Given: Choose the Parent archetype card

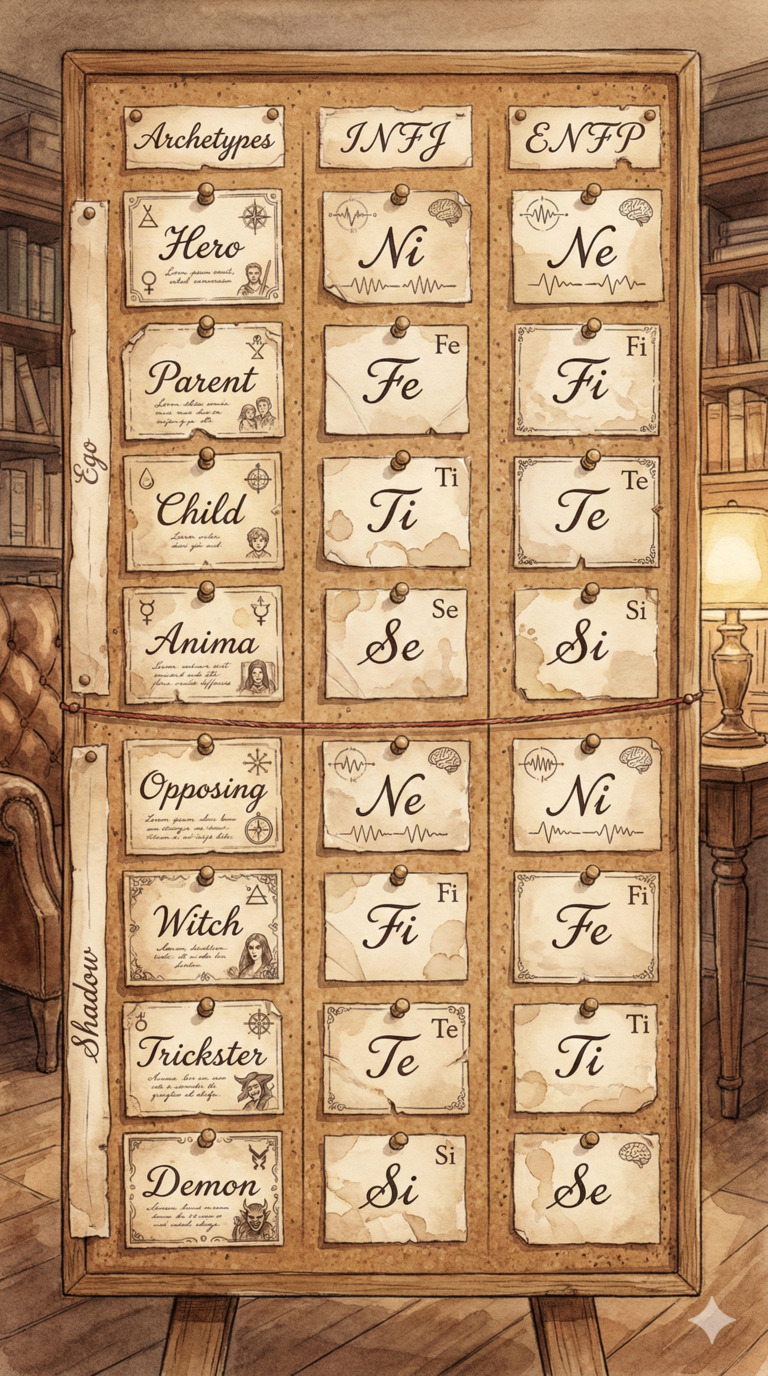Looking at the screenshot, I should click(x=202, y=381).
